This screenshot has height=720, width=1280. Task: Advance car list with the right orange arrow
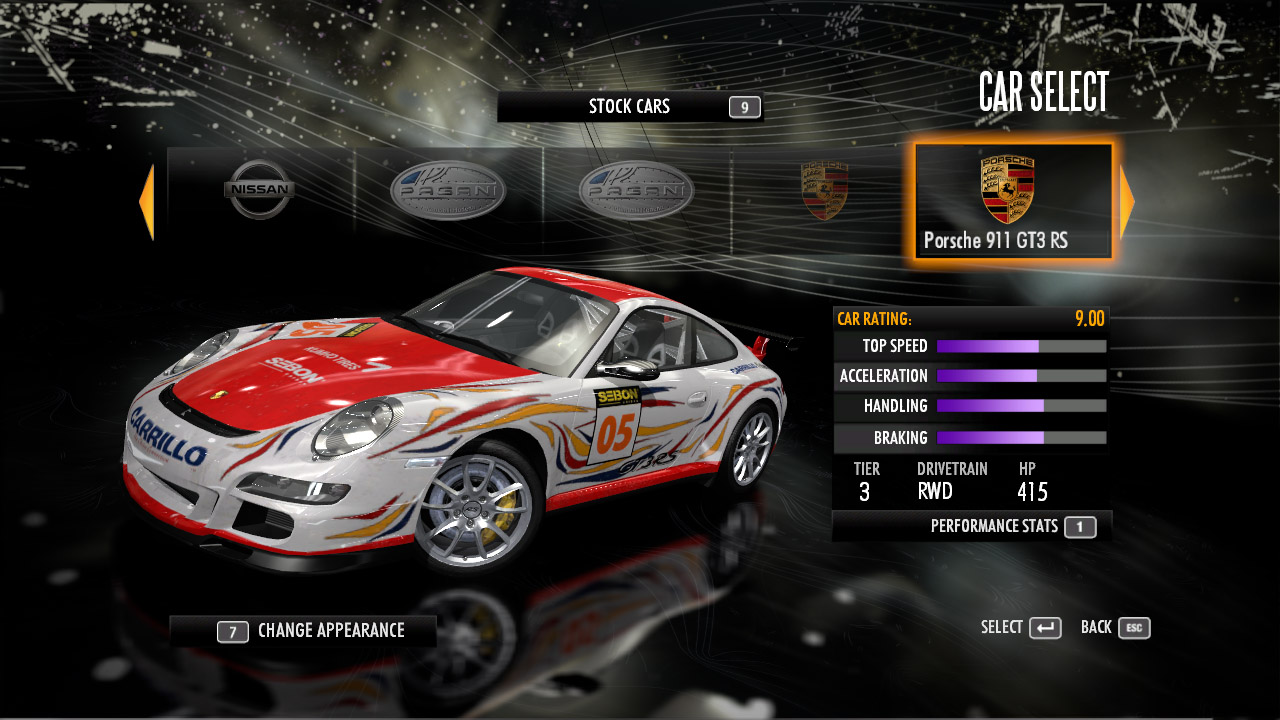click(1127, 202)
